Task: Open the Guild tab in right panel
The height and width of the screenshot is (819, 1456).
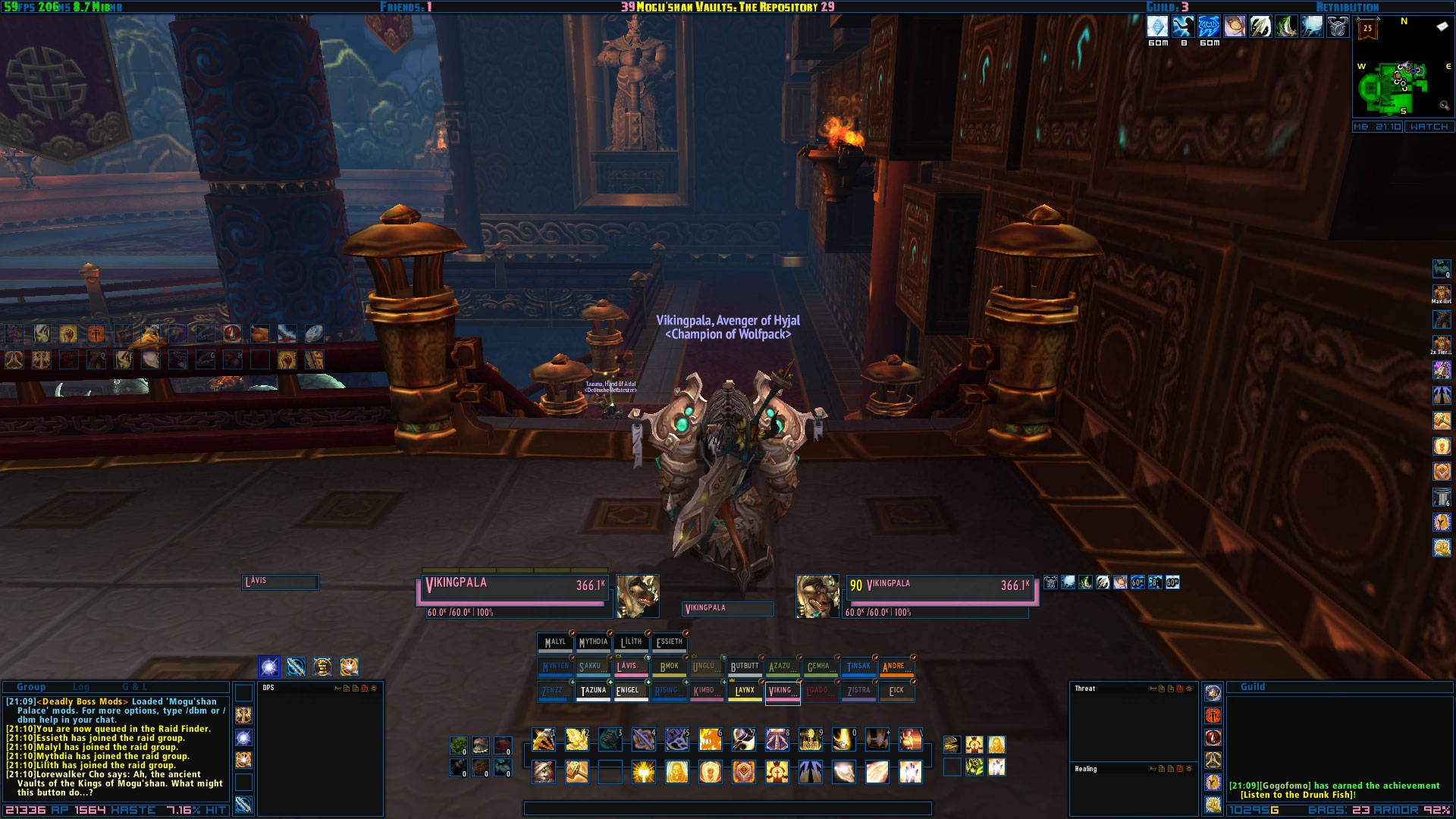Action: (1252, 687)
